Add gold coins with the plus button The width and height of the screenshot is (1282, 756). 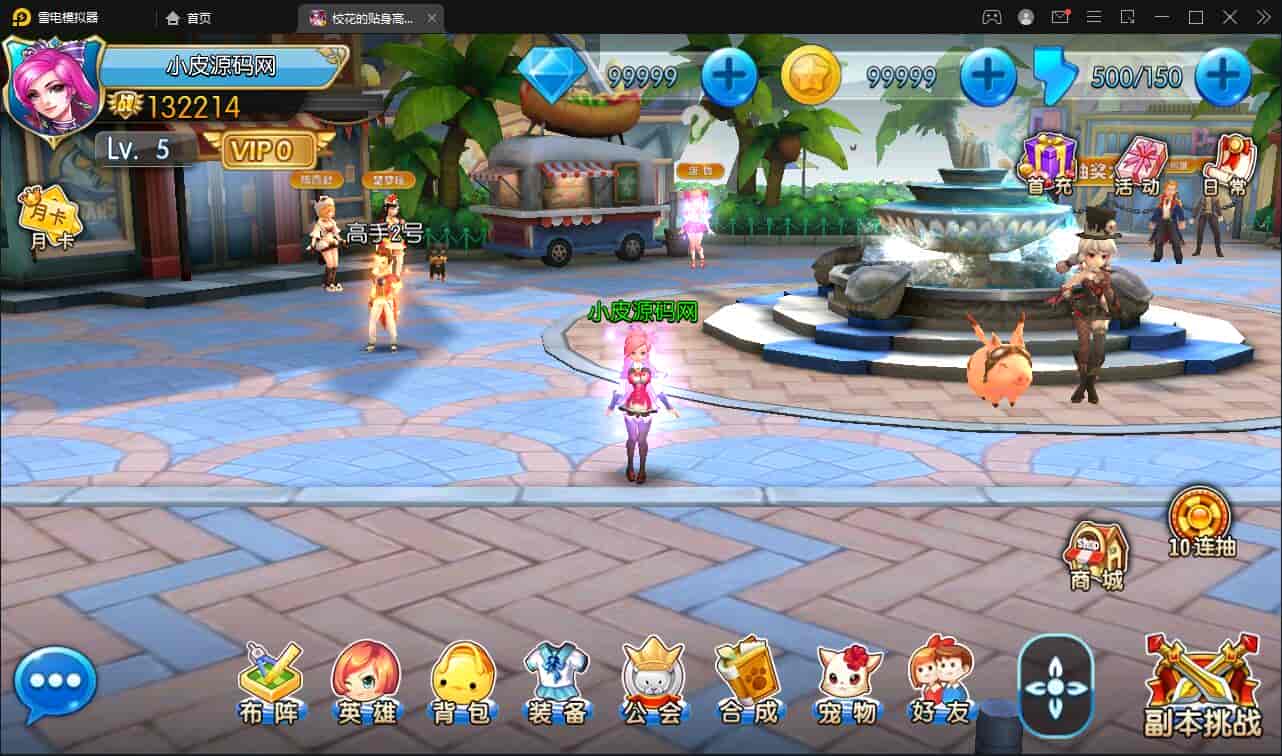click(x=988, y=77)
